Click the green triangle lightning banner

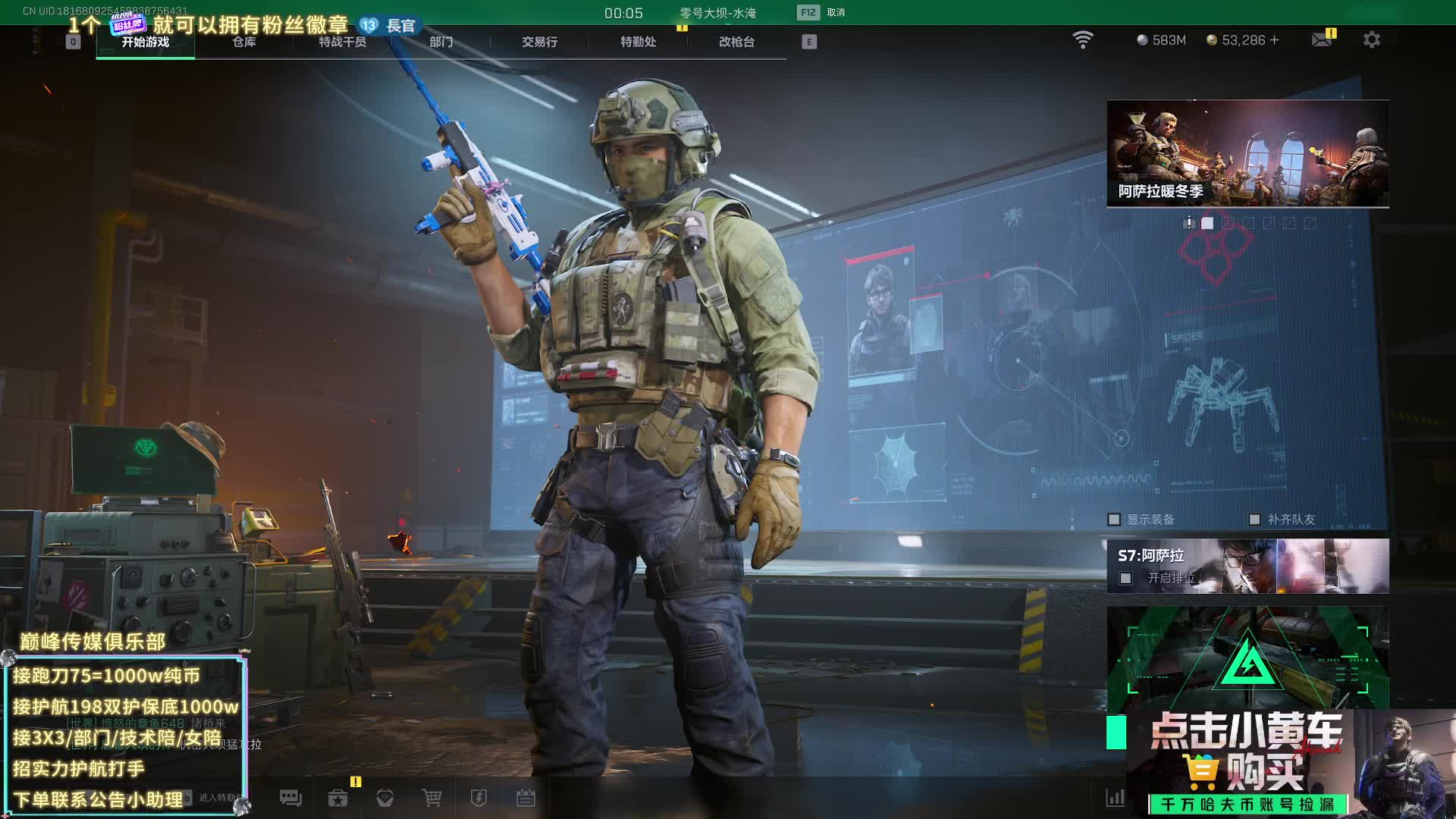(x=1247, y=657)
